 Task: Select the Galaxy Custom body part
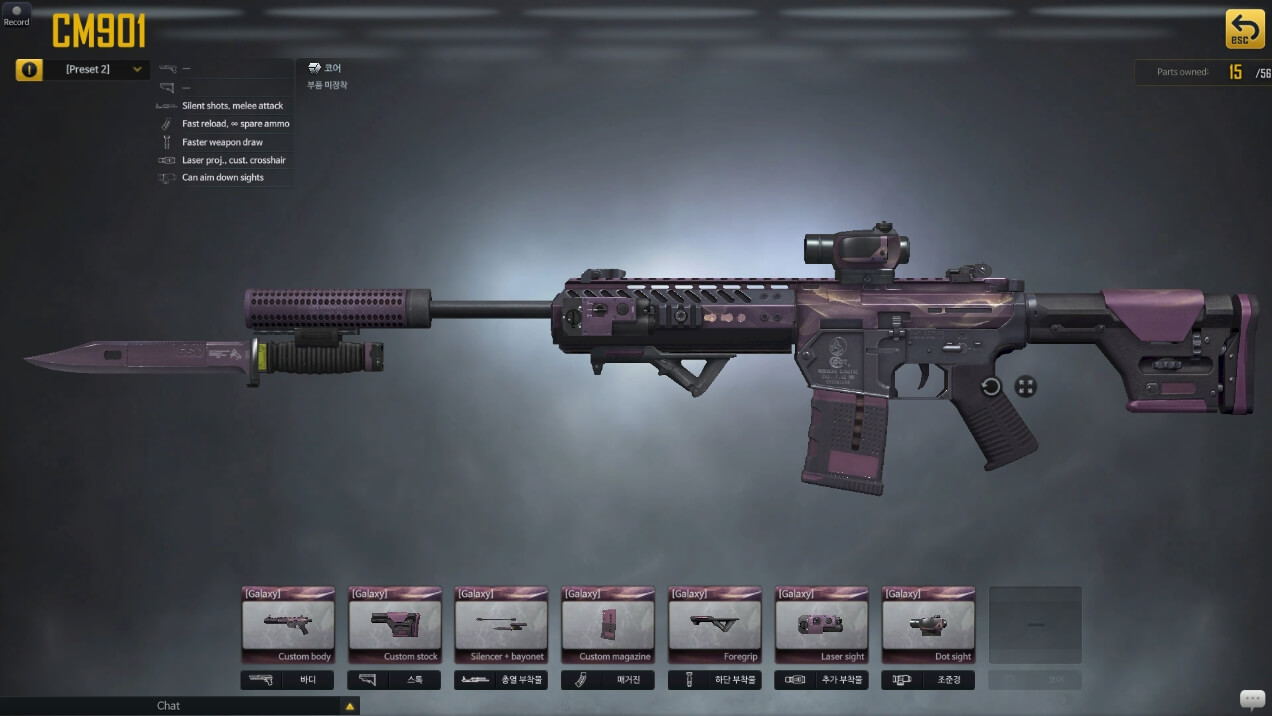(x=288, y=625)
